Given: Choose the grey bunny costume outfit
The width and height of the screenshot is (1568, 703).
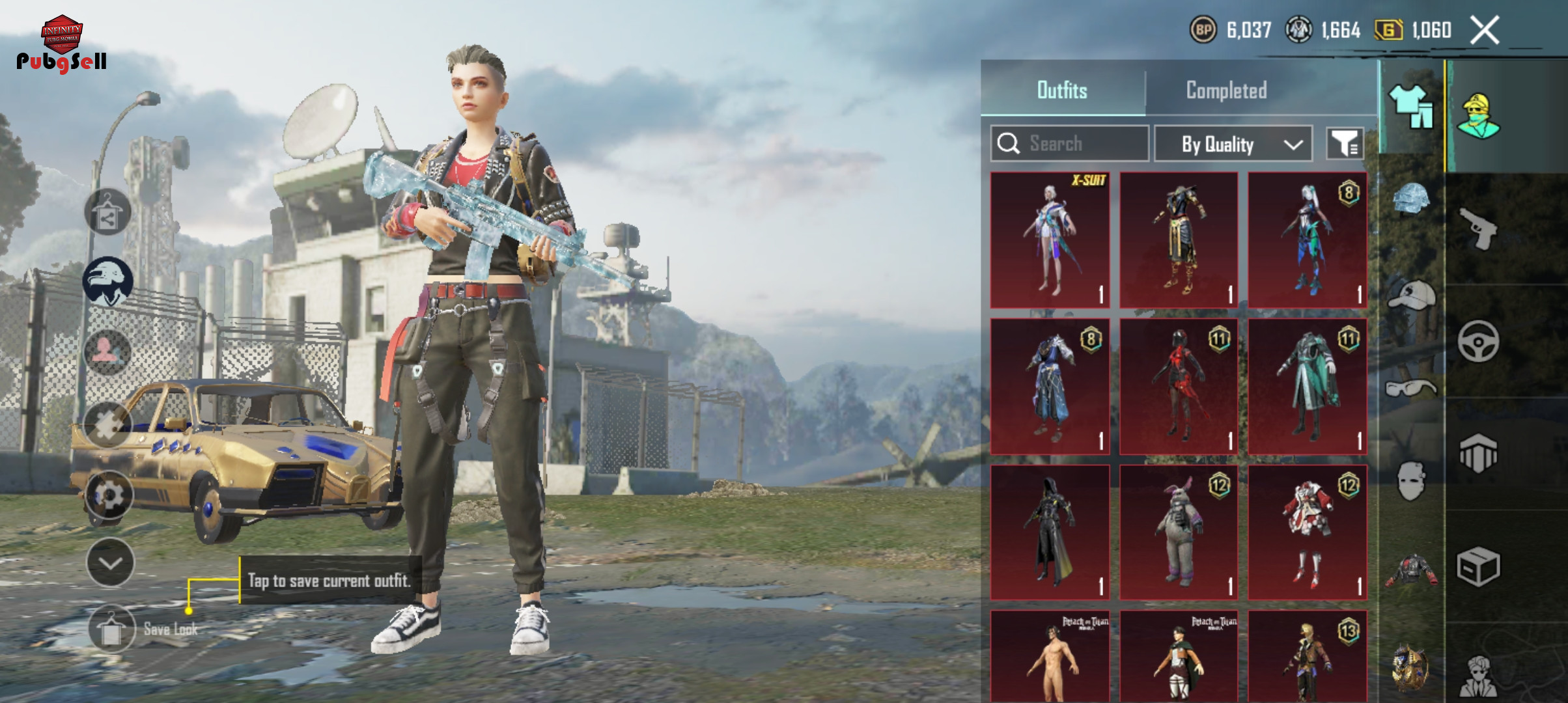Looking at the screenshot, I should pyautogui.click(x=1179, y=532).
